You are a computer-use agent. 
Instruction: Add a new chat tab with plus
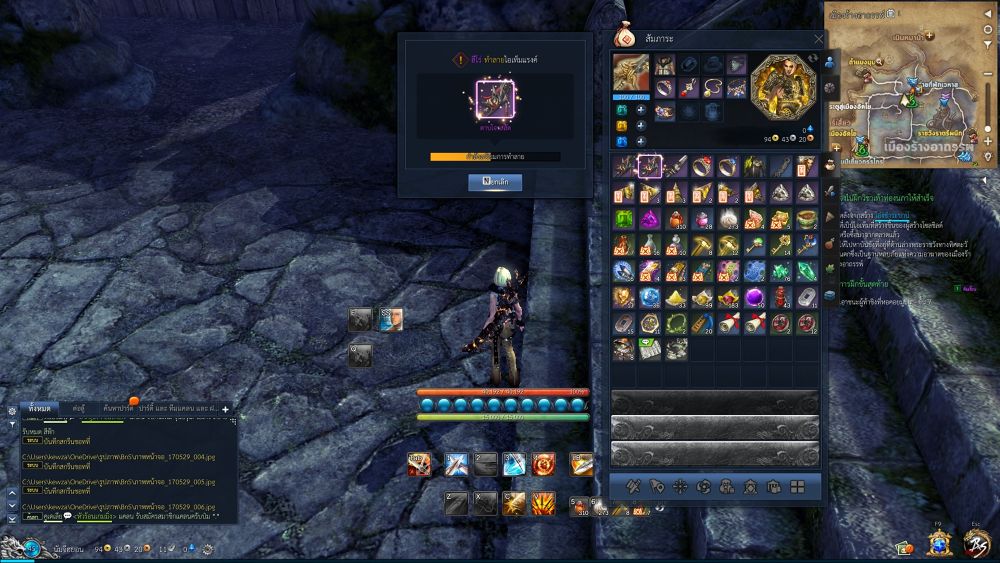(x=225, y=409)
